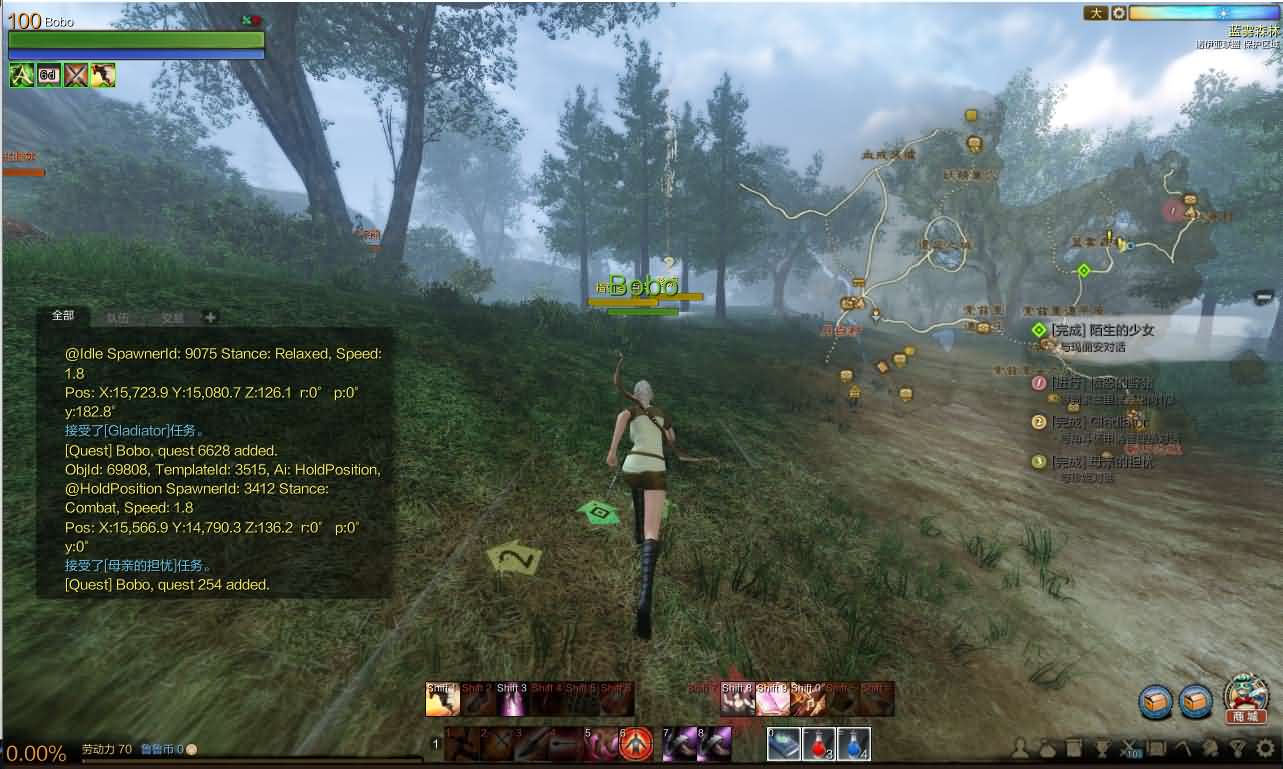This screenshot has height=769, width=1283.
Task: Use the blue mana potion slot
Action: 852,744
